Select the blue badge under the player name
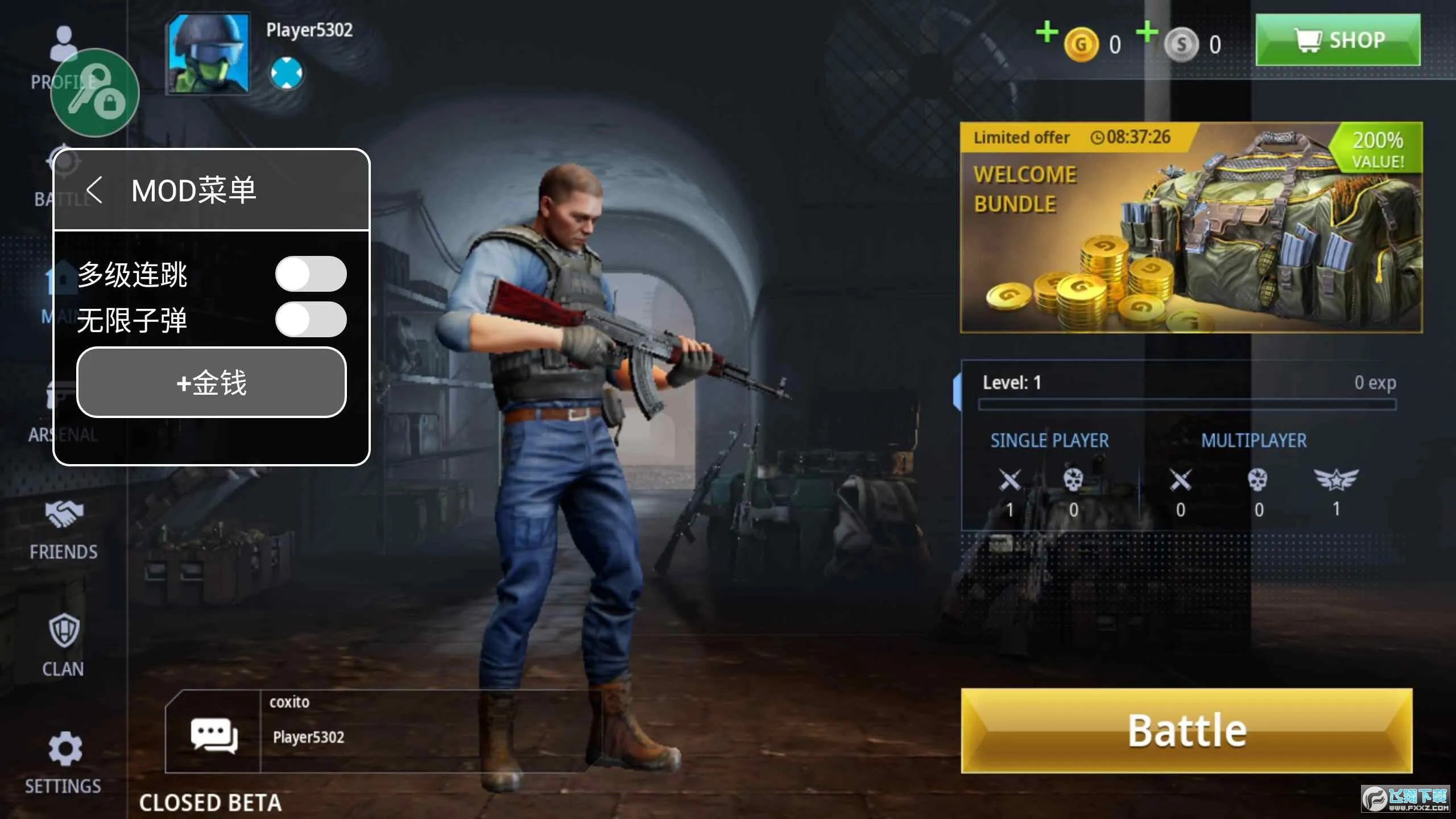Screen dimensions: 1456x819 287,73
